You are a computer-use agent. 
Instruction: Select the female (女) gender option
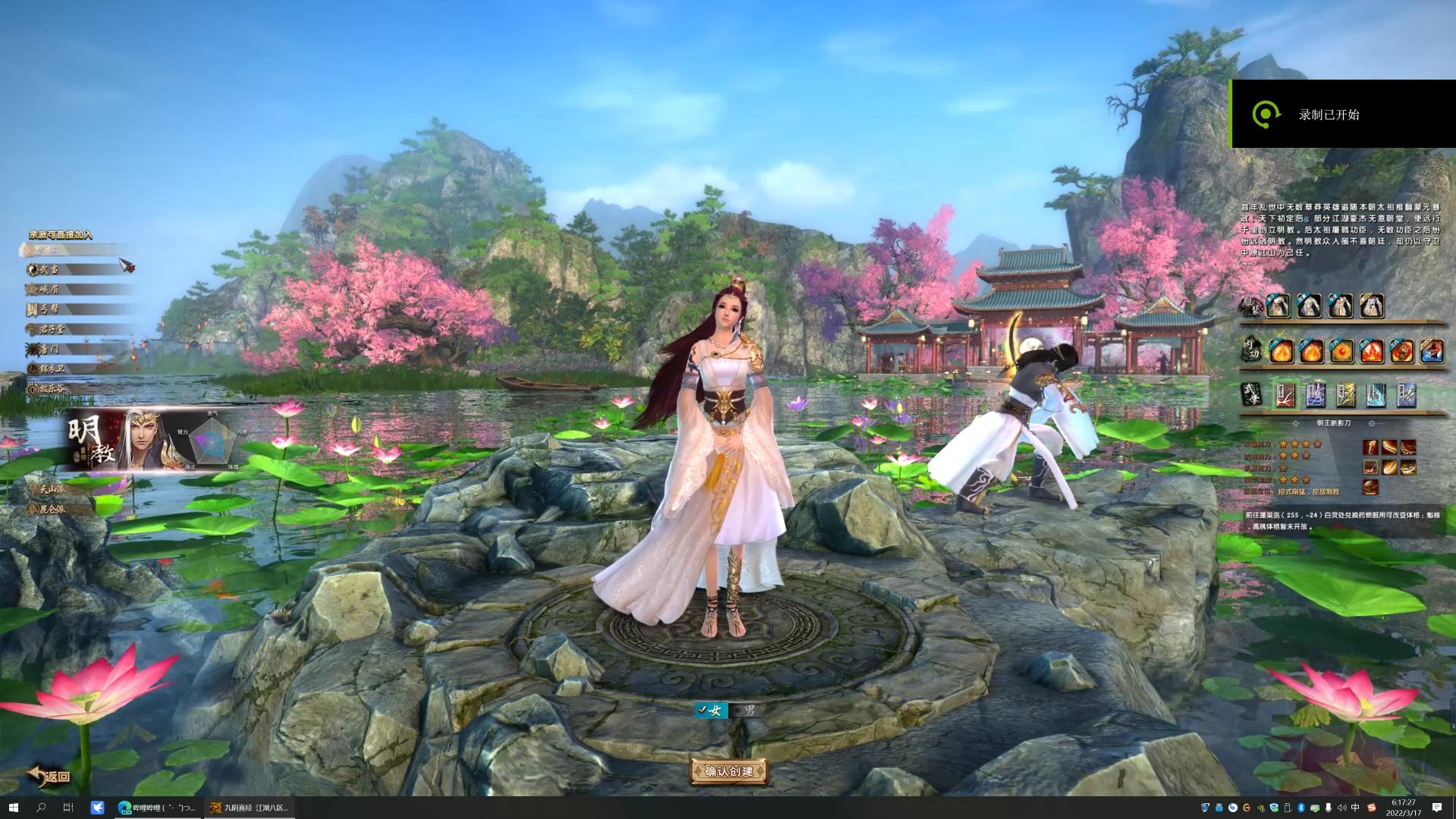point(712,711)
